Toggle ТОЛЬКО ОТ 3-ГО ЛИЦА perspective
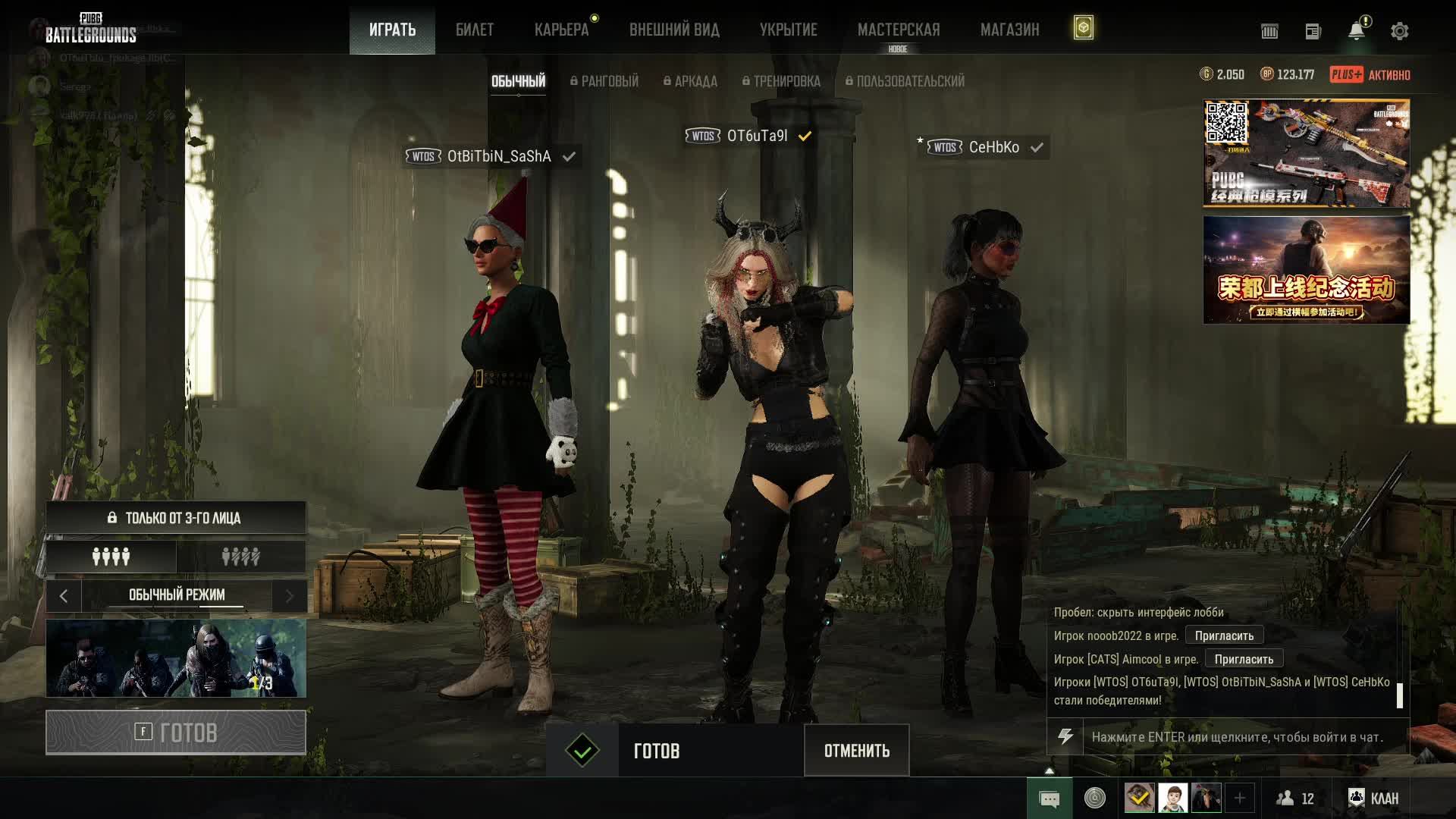 [176, 518]
